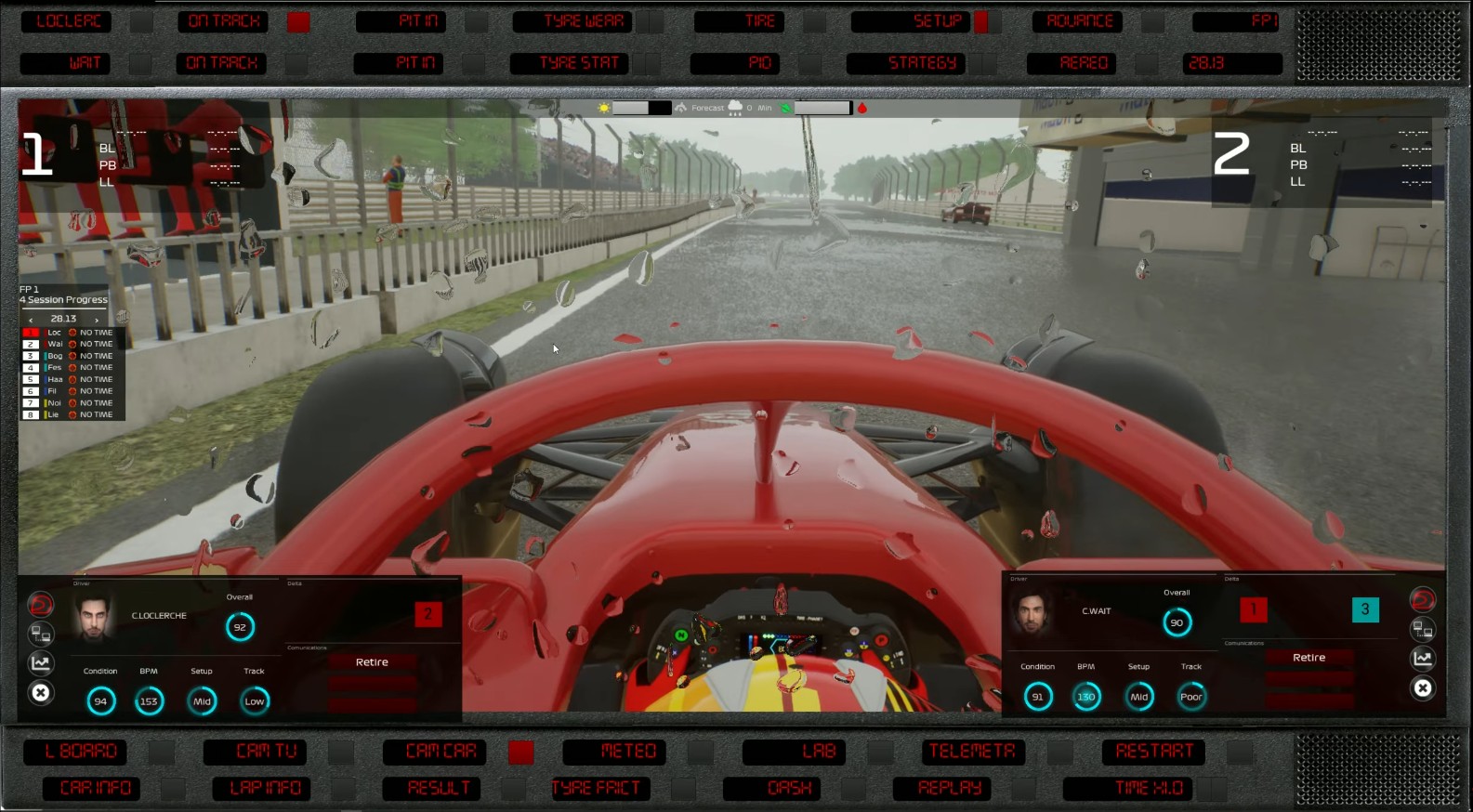Open the TELEMETR telemetry view
This screenshot has width=1473, height=812.
(x=972, y=751)
